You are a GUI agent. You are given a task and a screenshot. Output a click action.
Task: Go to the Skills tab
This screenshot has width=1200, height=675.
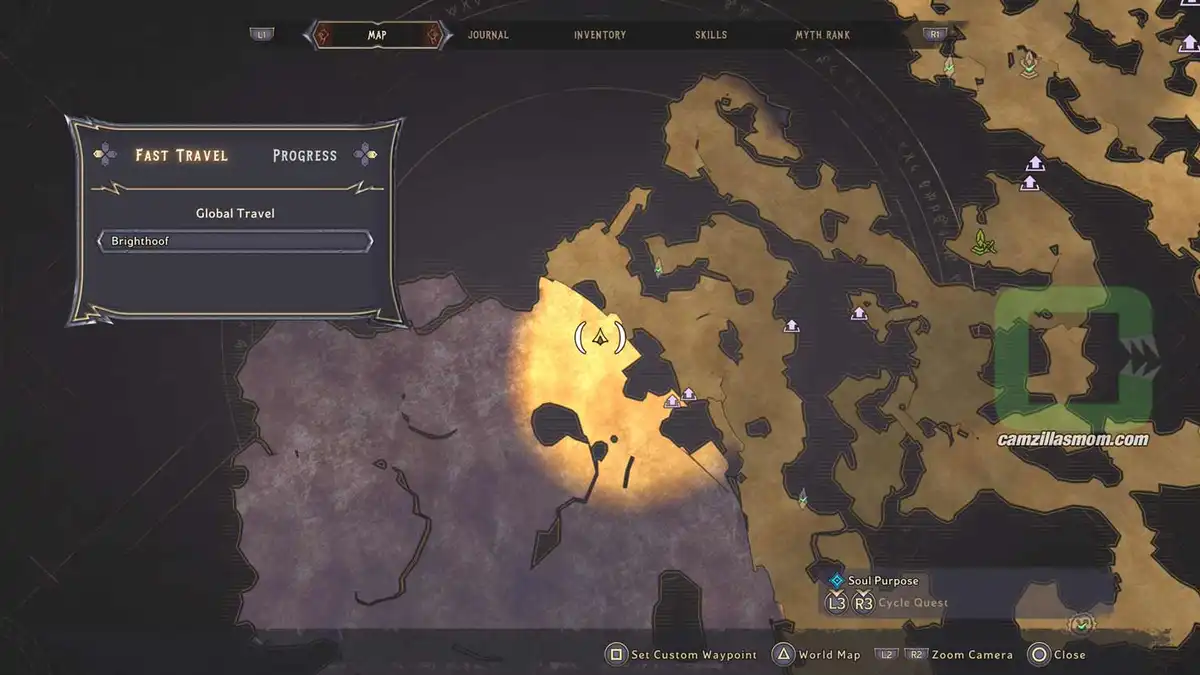click(711, 35)
